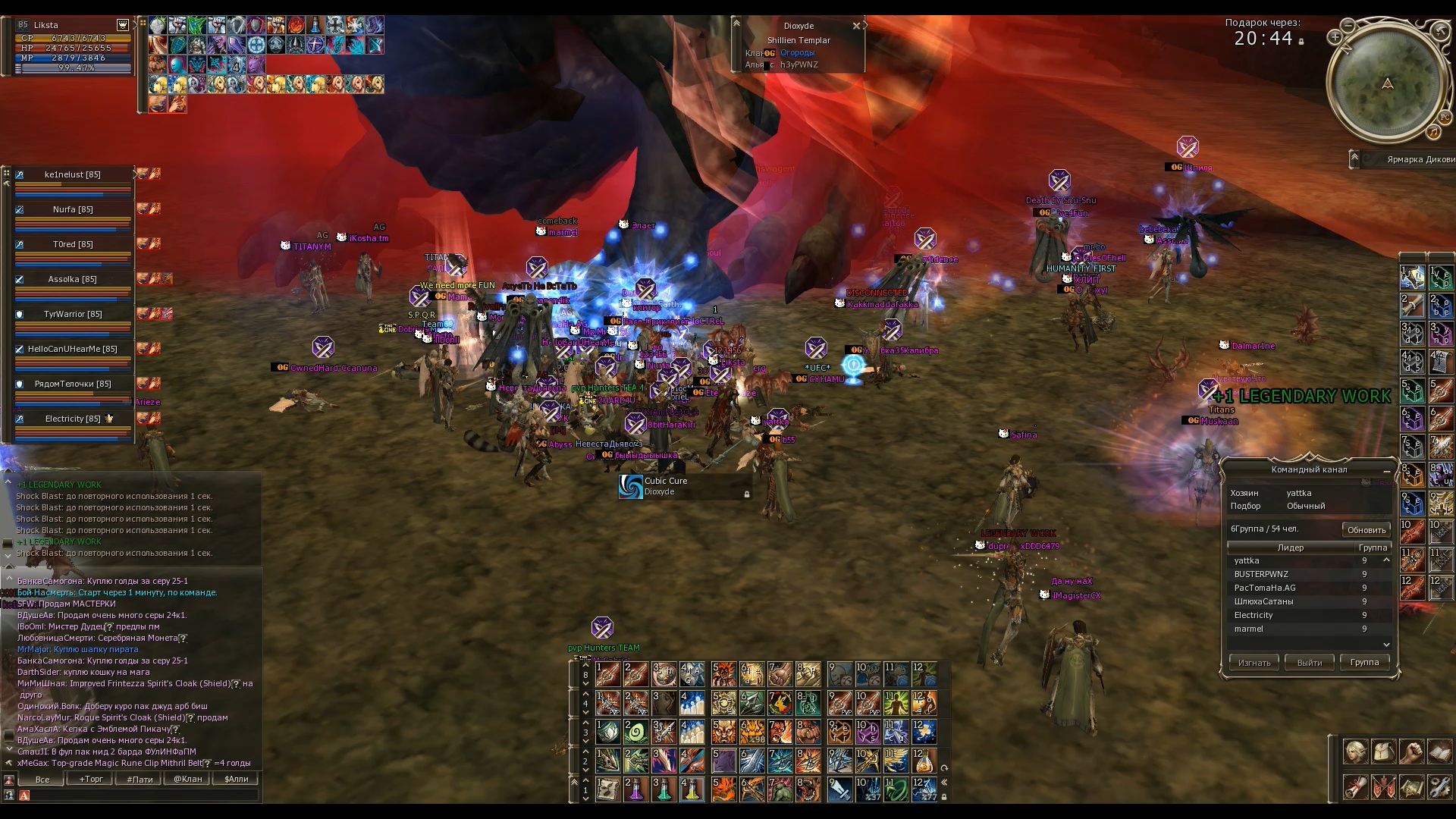Viewport: 1456px width, 819px height.
Task: Select party member ke1nelust
Action: click(73, 174)
